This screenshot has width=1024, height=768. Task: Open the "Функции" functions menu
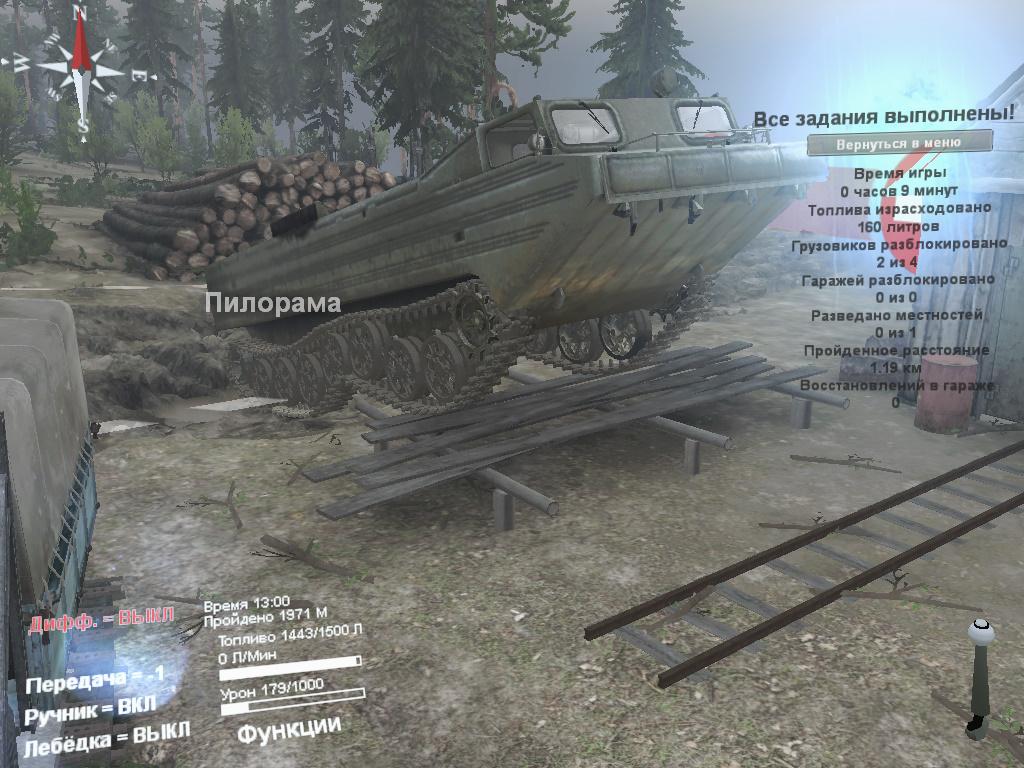coord(289,728)
